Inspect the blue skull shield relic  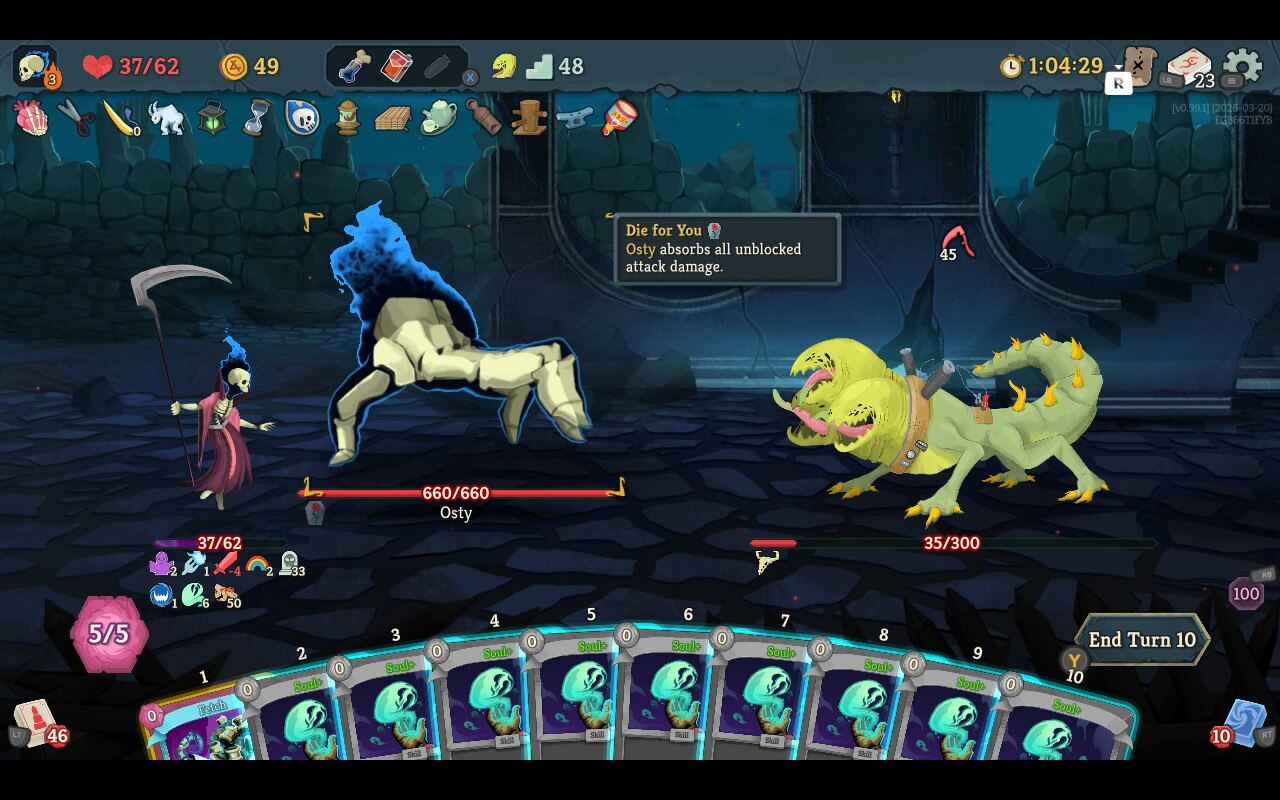coord(302,118)
